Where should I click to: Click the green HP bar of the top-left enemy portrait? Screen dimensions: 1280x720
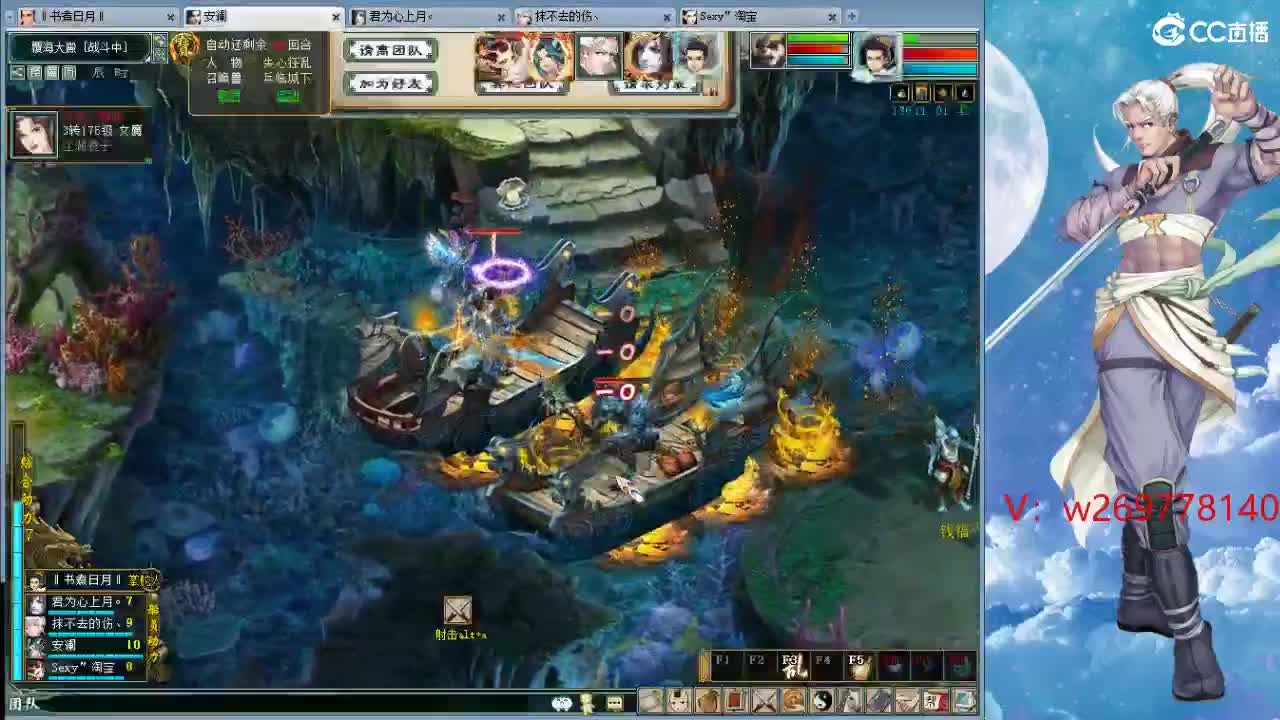pyautogui.click(x=816, y=39)
